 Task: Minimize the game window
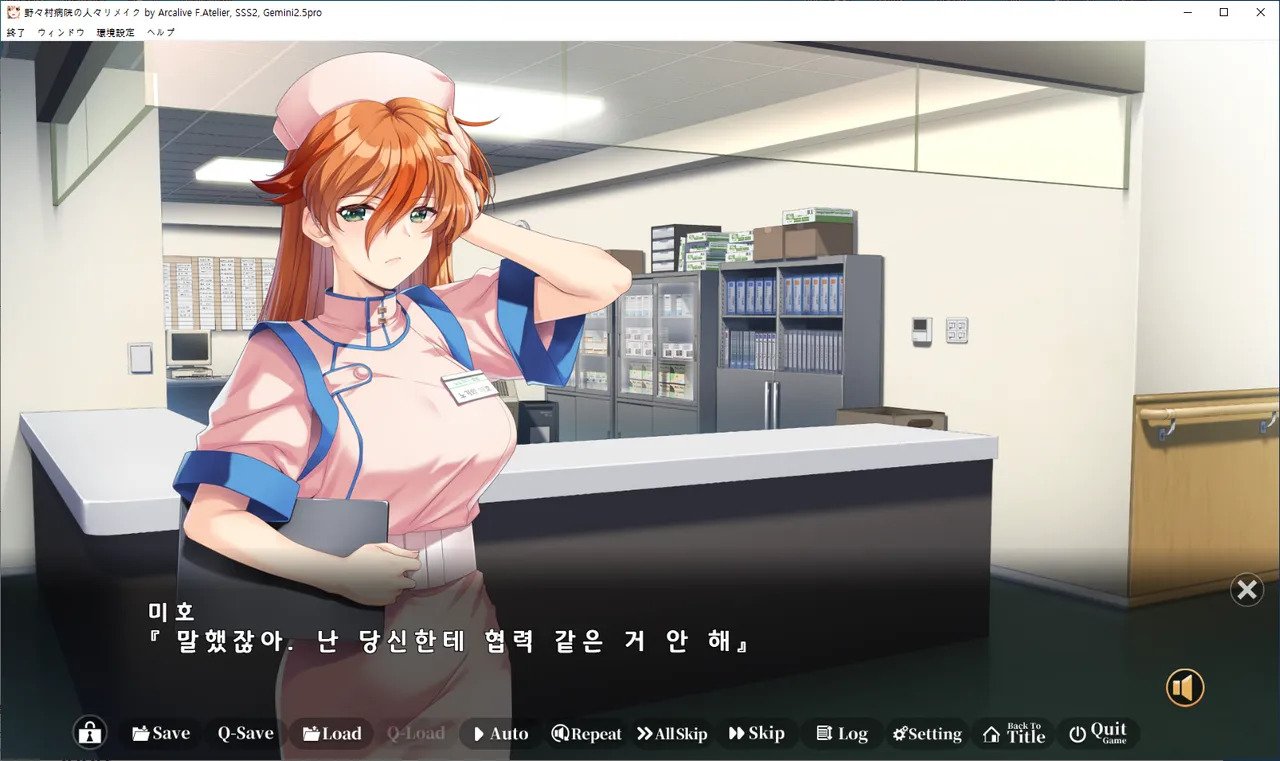point(1186,12)
